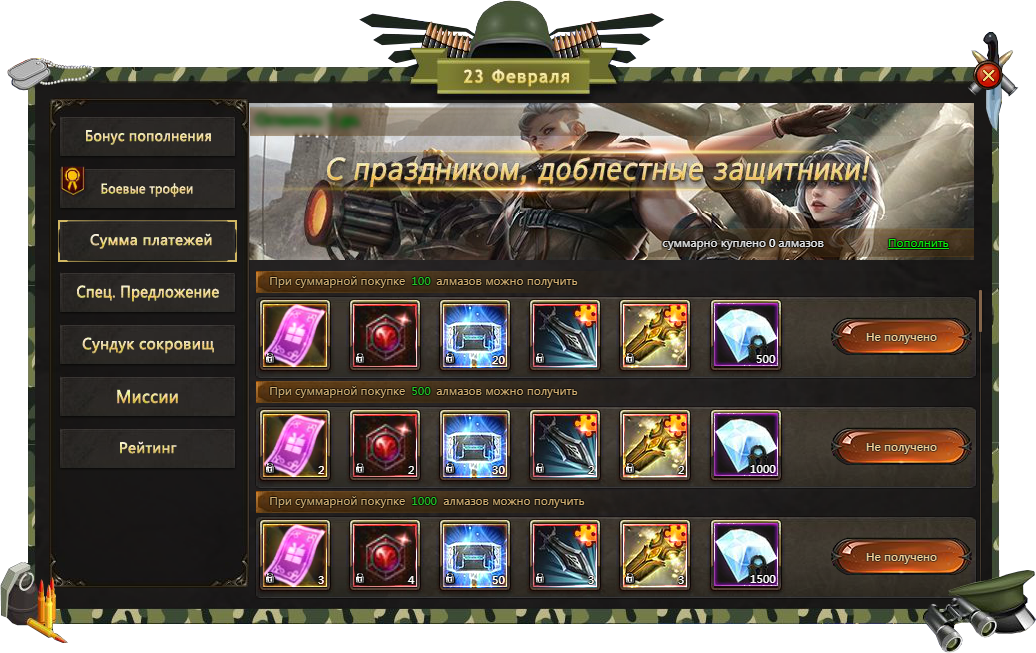Select the Сумма платежей tab

[x=148, y=240]
